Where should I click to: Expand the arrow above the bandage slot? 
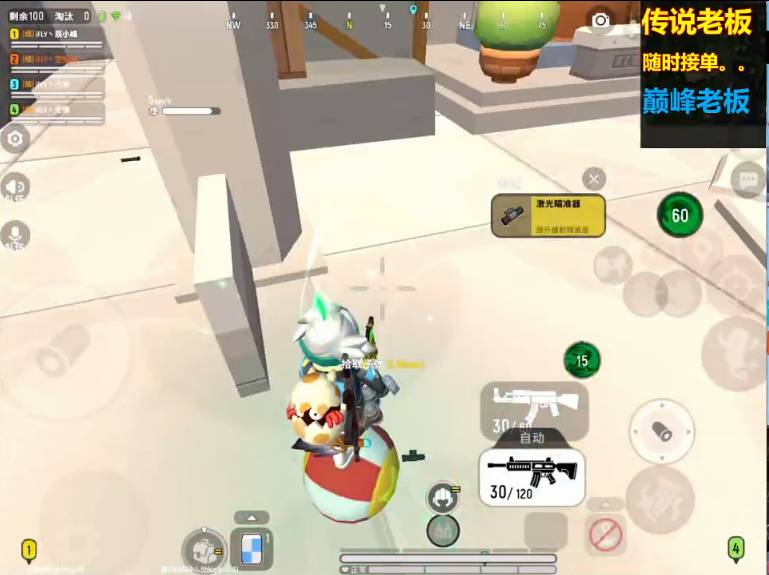click(x=251, y=517)
